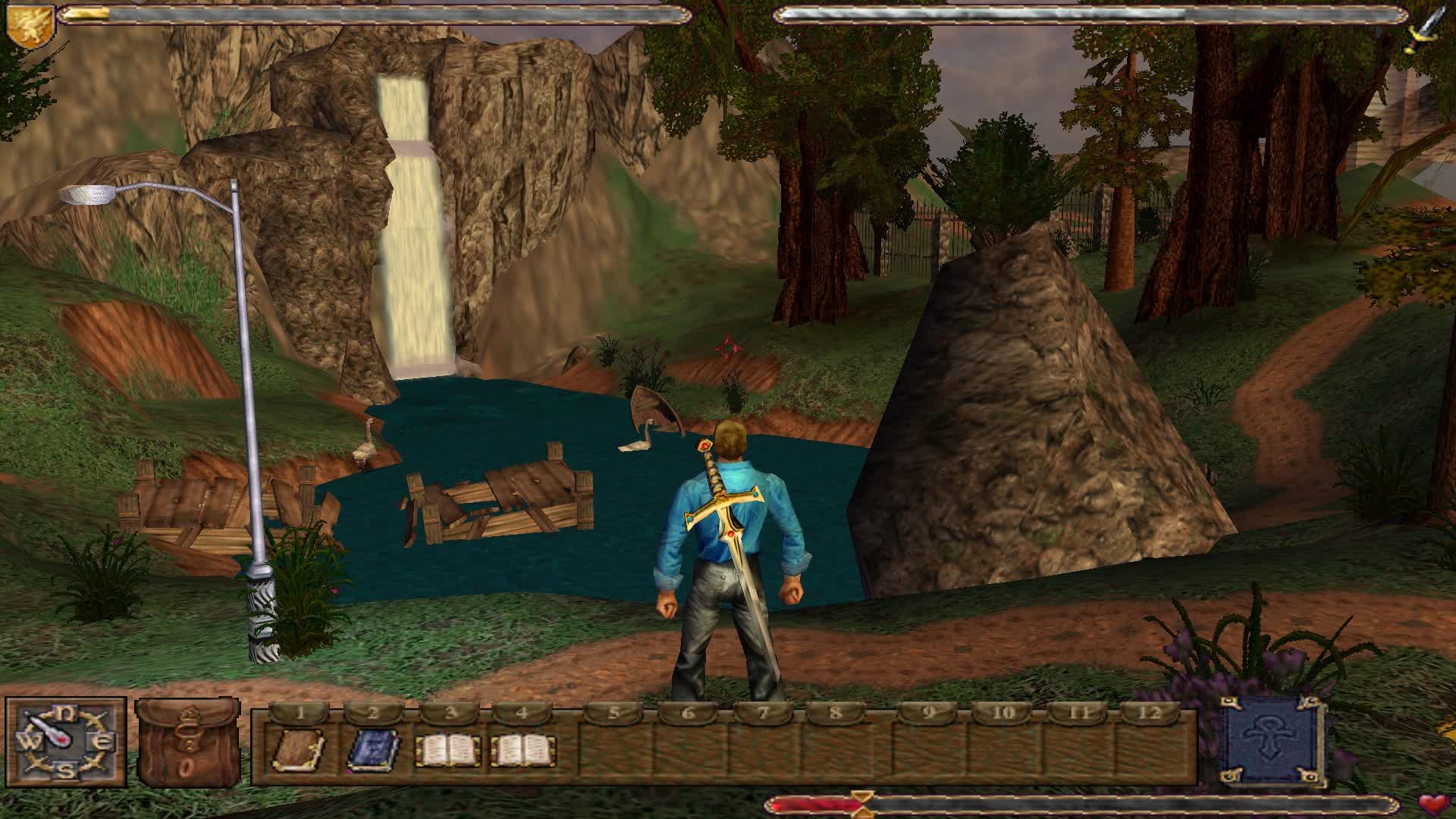Viewport: 1456px width, 819px height.
Task: Use the open book in slot 4
Action: [523, 750]
